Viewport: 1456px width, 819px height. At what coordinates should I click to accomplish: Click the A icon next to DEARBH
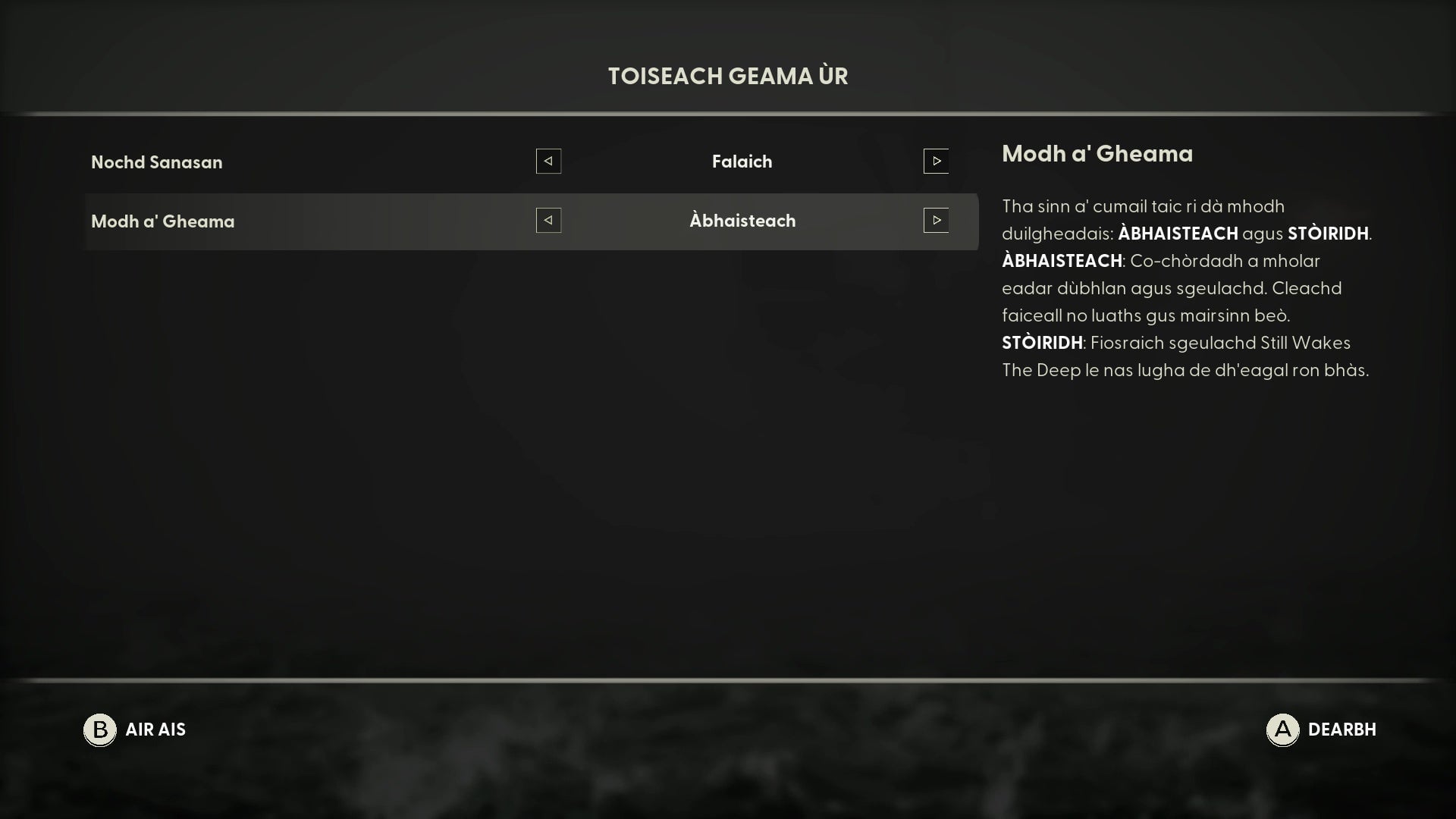coord(1283,730)
